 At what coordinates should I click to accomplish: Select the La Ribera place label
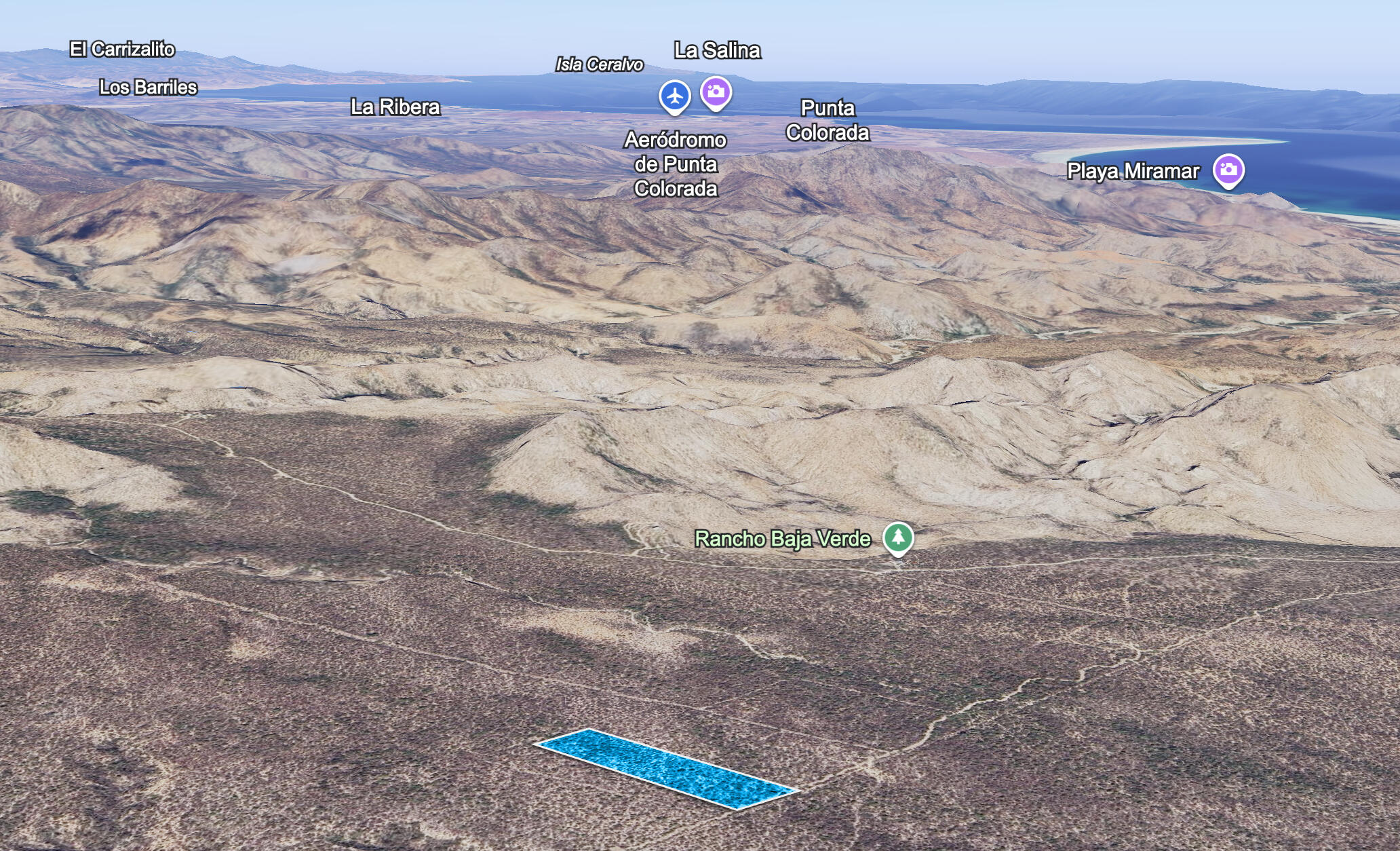tap(395, 107)
